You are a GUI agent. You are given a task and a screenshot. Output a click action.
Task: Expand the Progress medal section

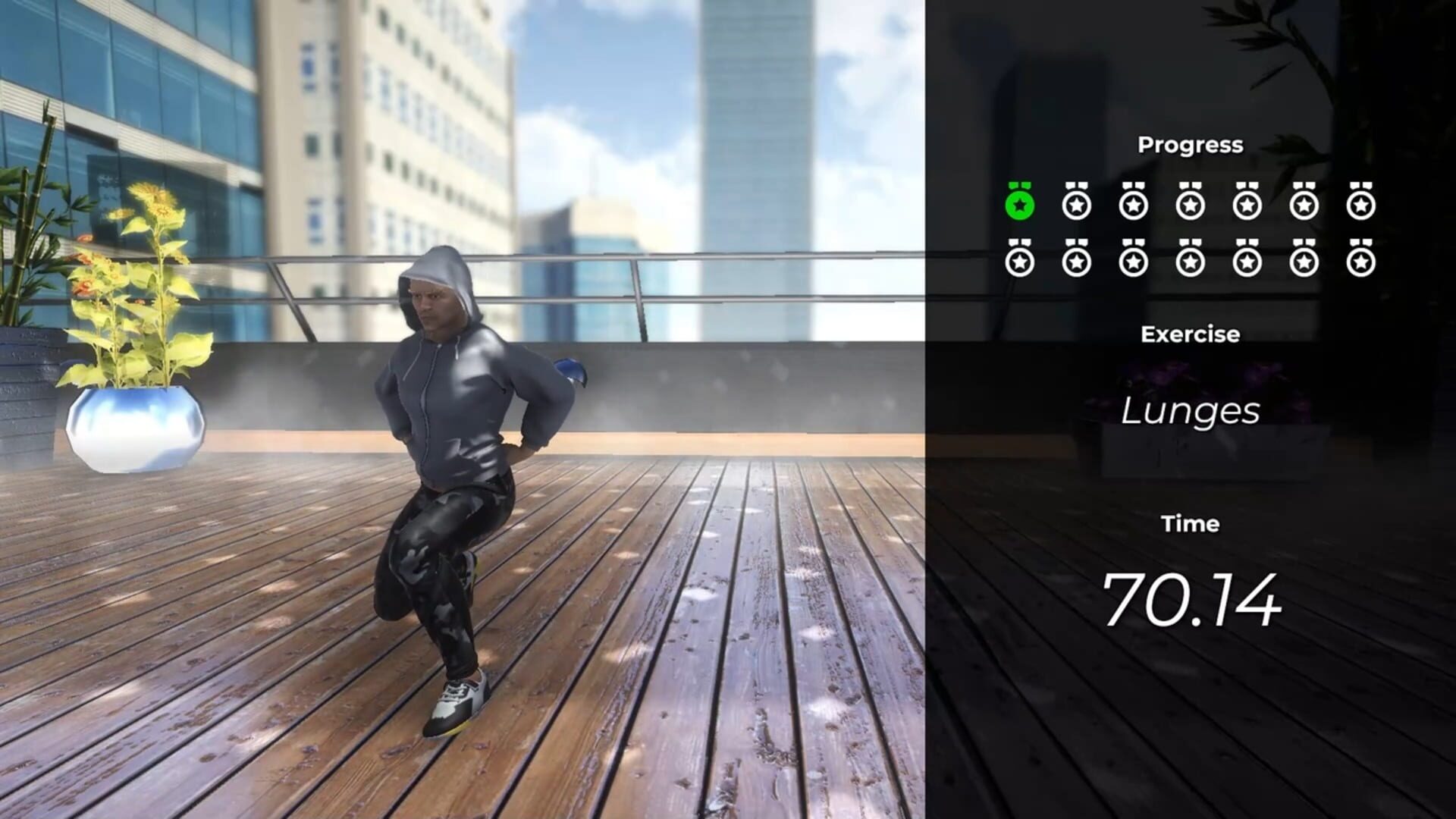[x=1190, y=144]
